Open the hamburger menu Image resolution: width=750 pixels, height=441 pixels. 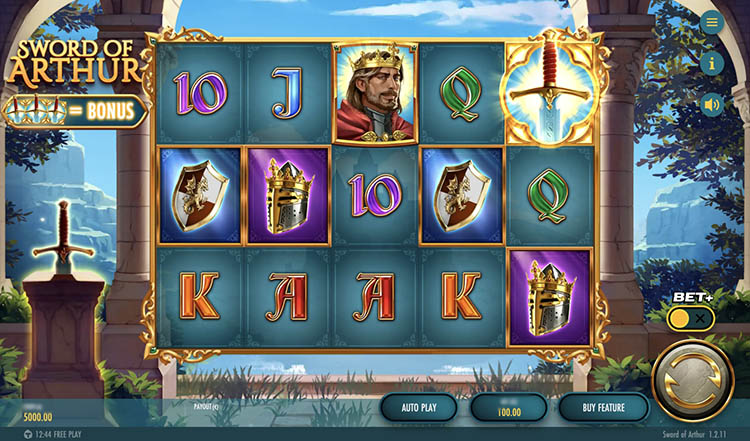(x=712, y=23)
